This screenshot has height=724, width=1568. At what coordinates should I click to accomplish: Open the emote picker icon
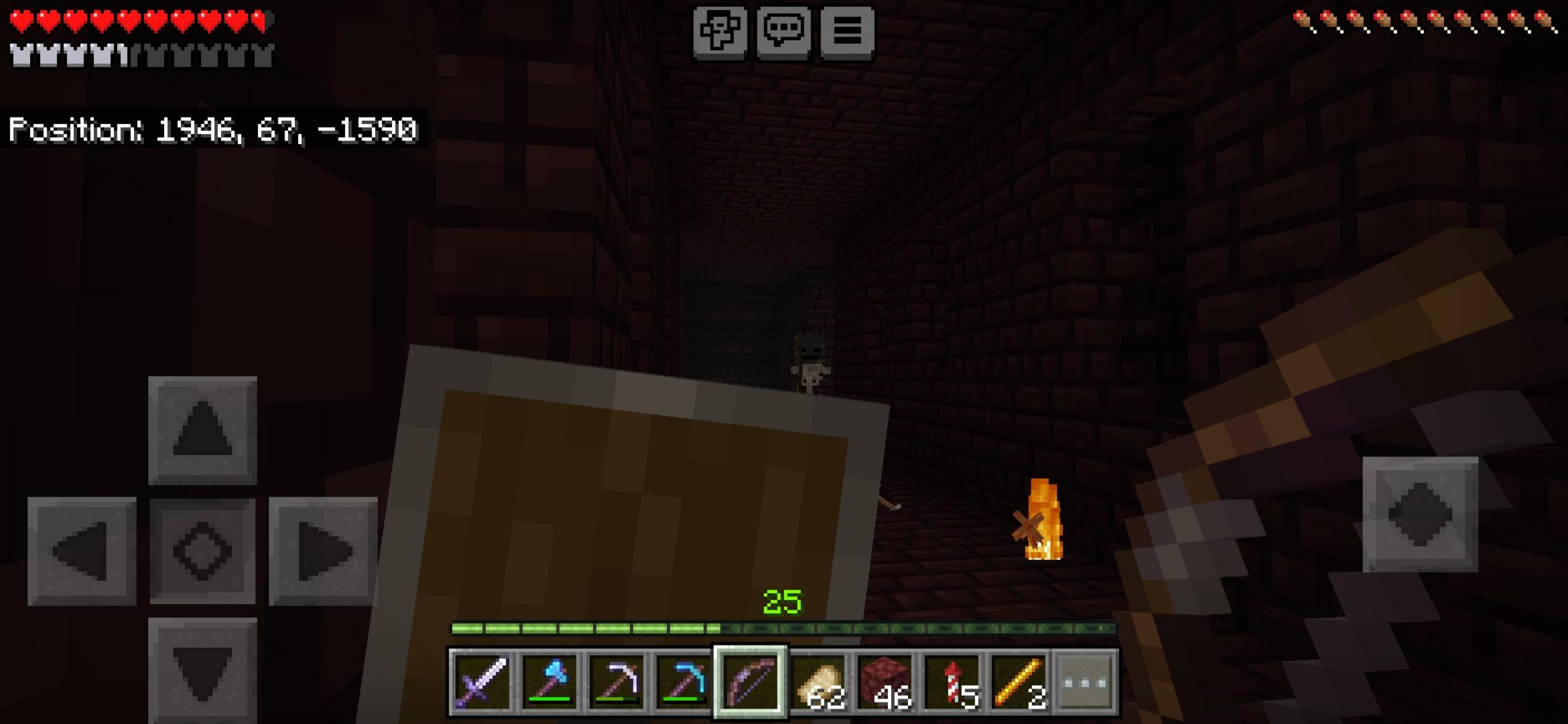click(x=720, y=29)
